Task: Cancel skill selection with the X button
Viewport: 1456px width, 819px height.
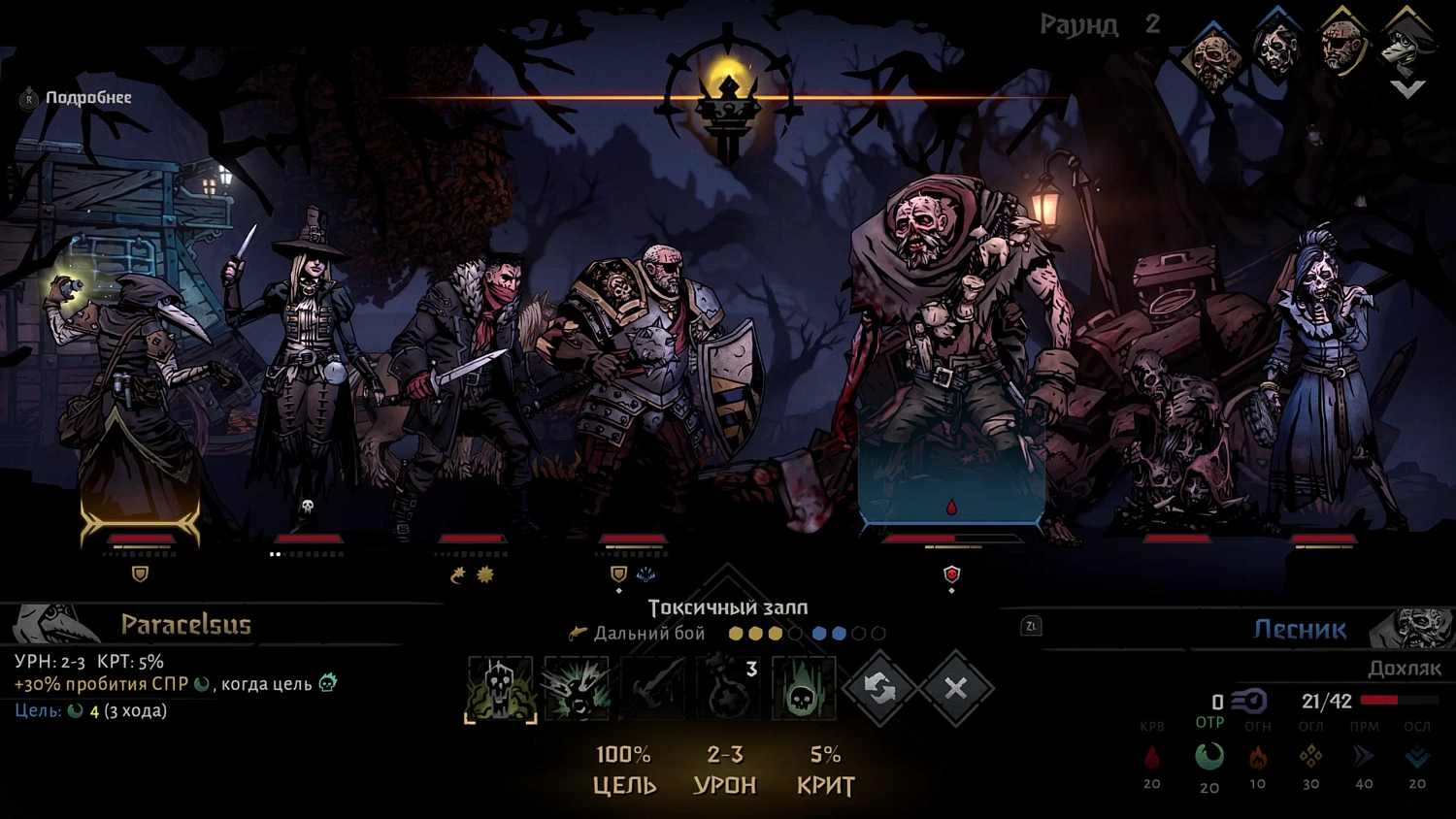Action: [956, 687]
